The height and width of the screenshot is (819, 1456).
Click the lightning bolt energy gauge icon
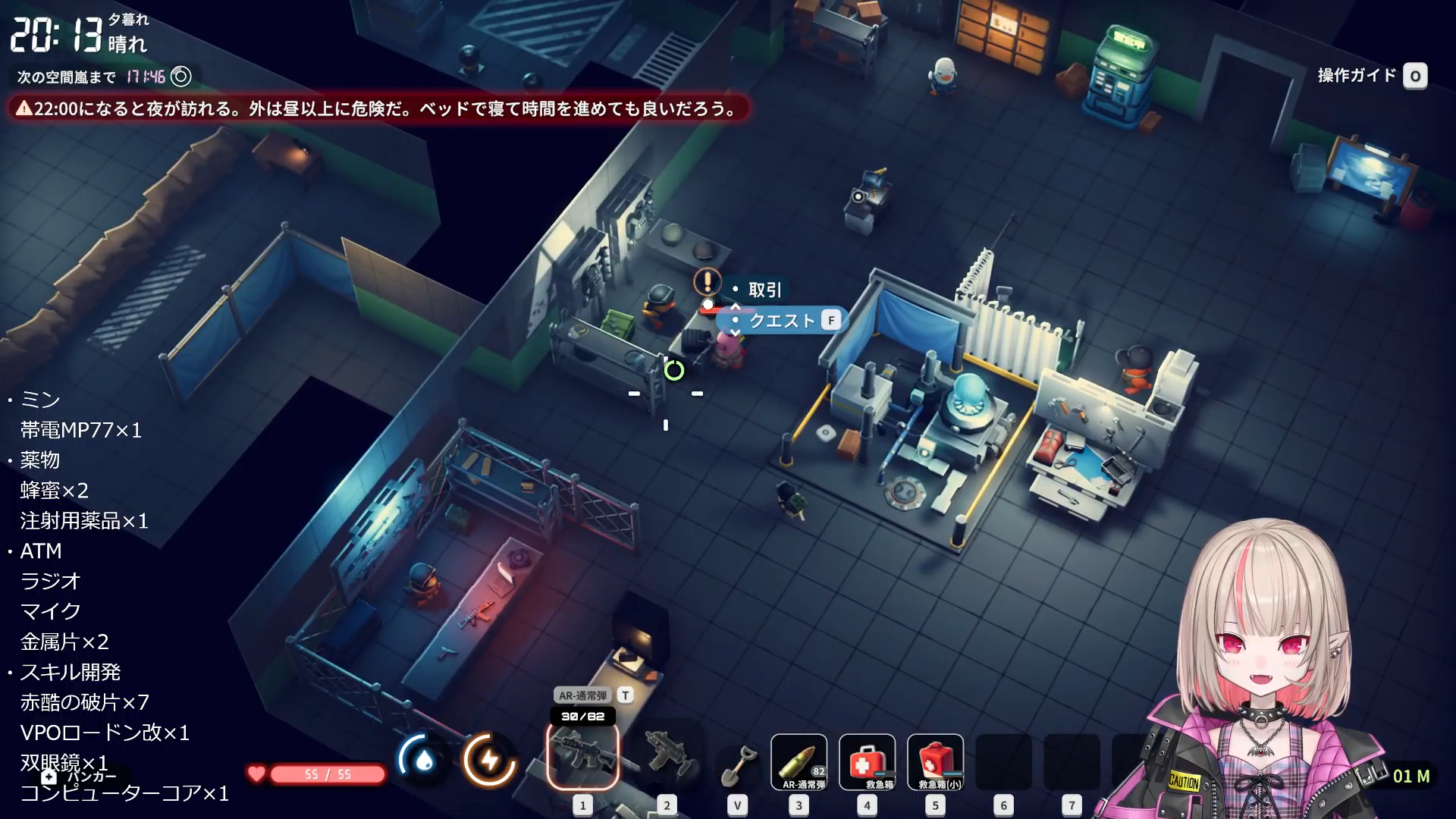[490, 760]
